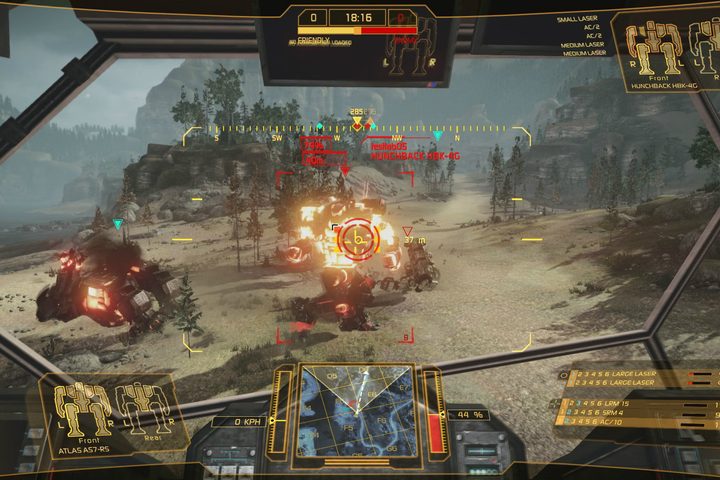Click the Small Laser entry in target loadout
Viewport: 720px width, 480px height.
point(581,19)
